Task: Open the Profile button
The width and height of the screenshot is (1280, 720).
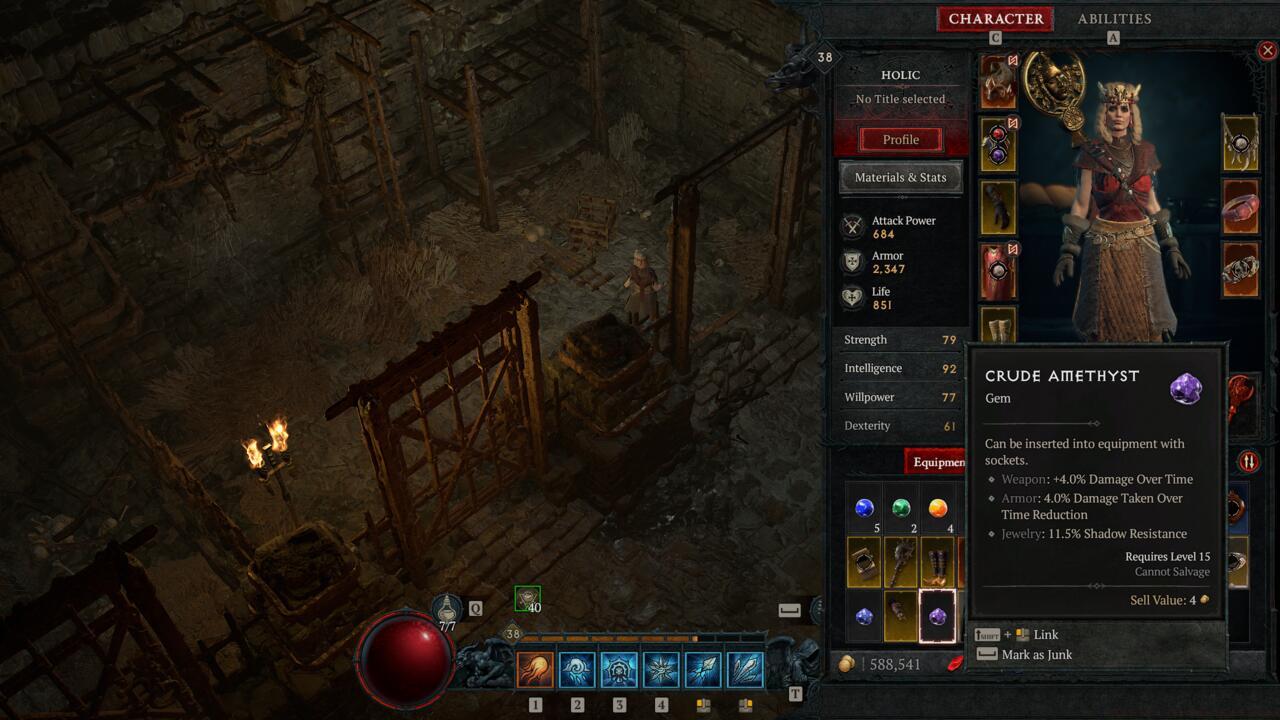Action: coord(900,140)
